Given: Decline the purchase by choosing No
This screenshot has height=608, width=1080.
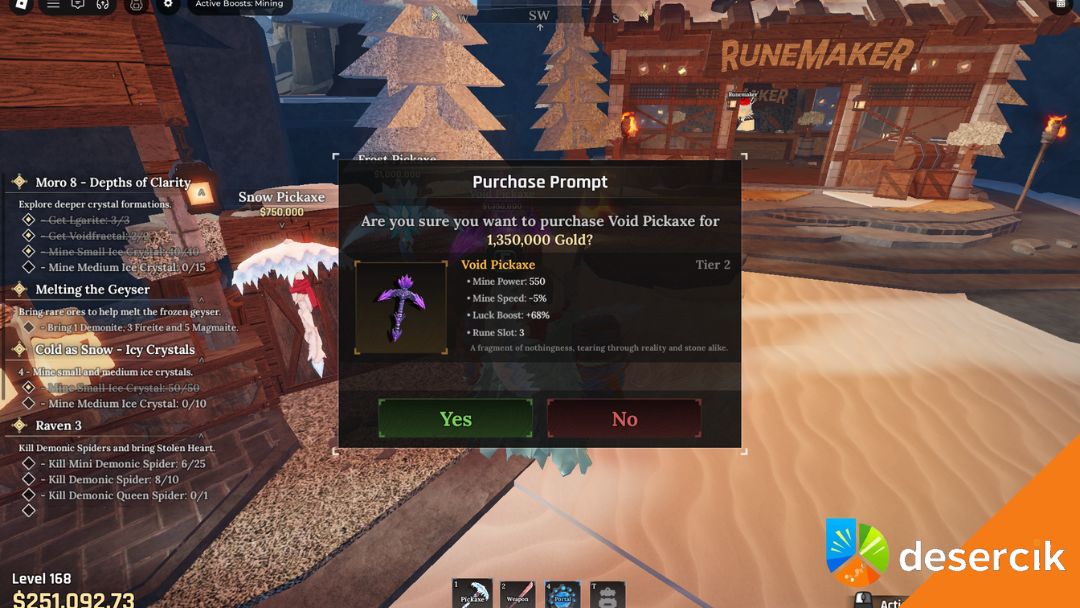Looking at the screenshot, I should [x=624, y=418].
